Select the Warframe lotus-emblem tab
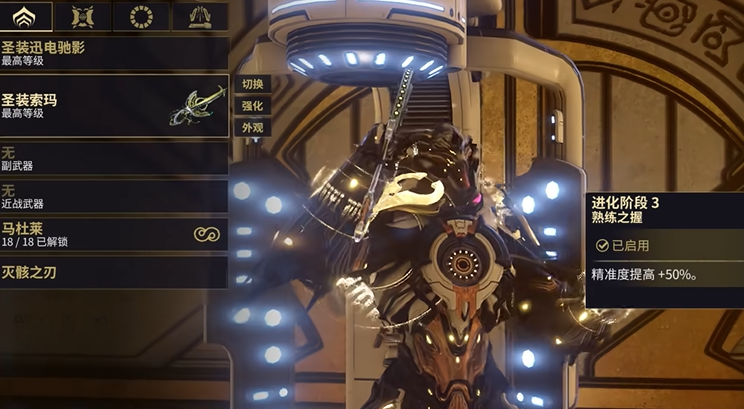 point(25,16)
